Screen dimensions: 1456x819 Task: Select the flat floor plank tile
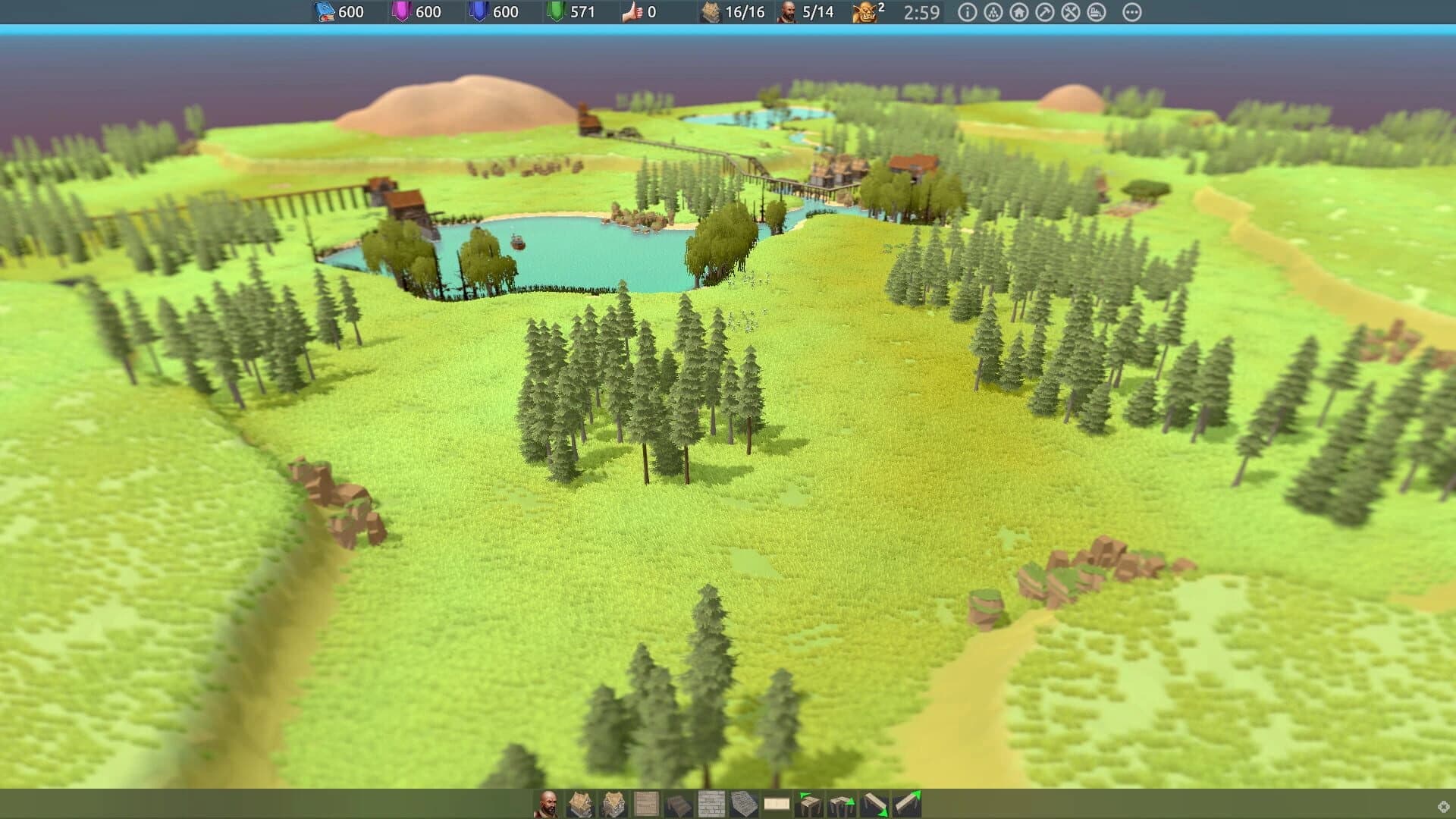pos(776,802)
